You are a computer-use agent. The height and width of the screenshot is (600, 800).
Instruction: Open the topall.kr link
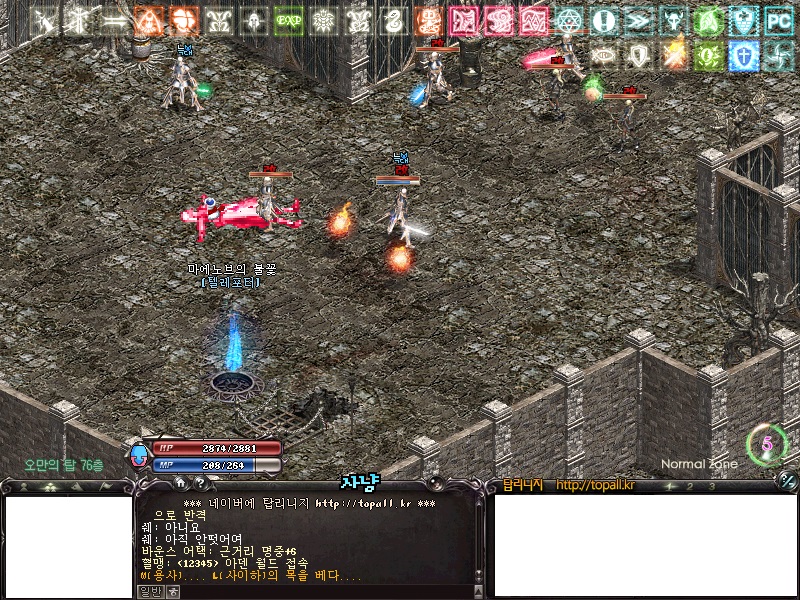[595, 486]
